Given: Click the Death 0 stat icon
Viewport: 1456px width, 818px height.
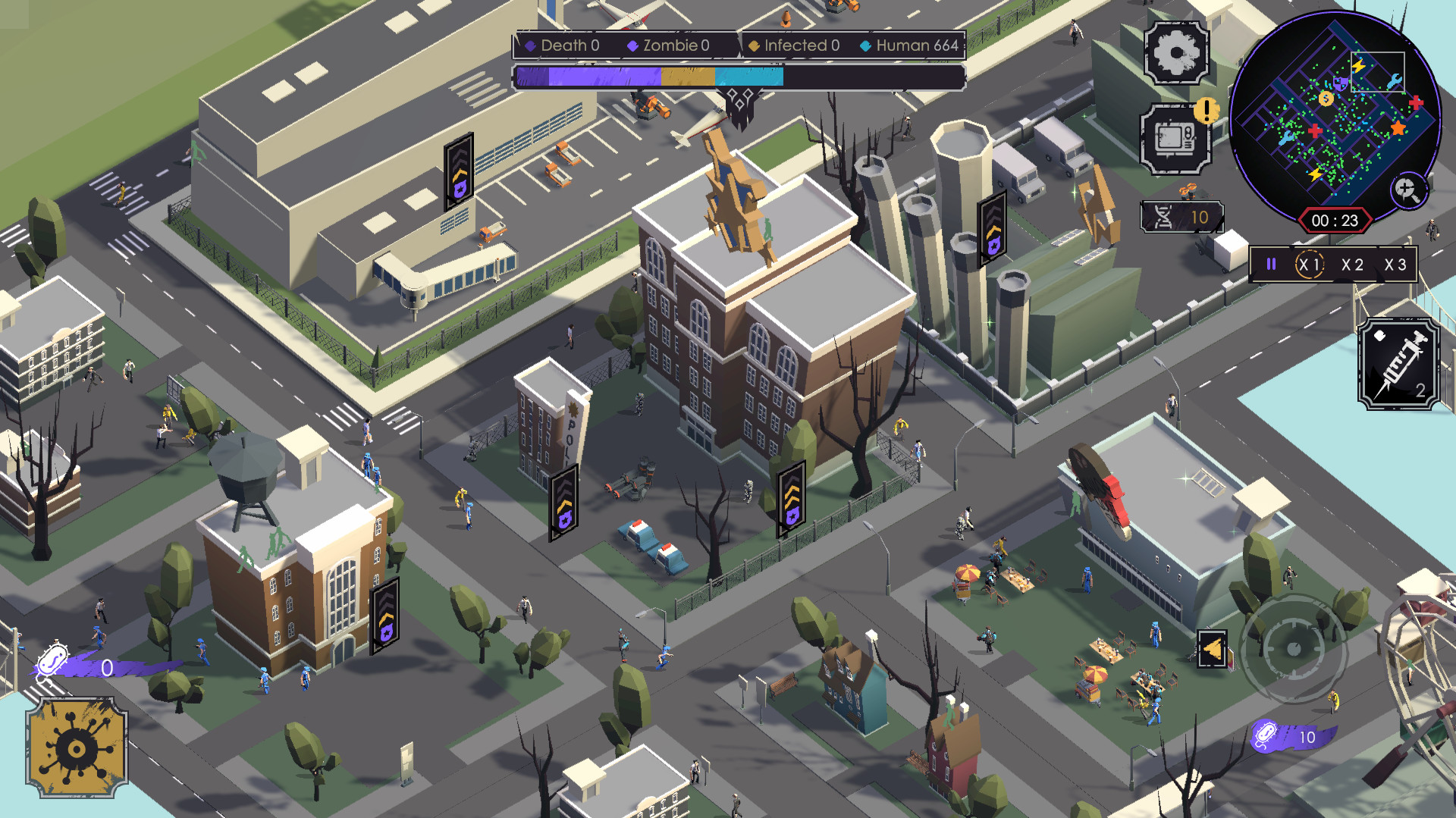Looking at the screenshot, I should (531, 45).
